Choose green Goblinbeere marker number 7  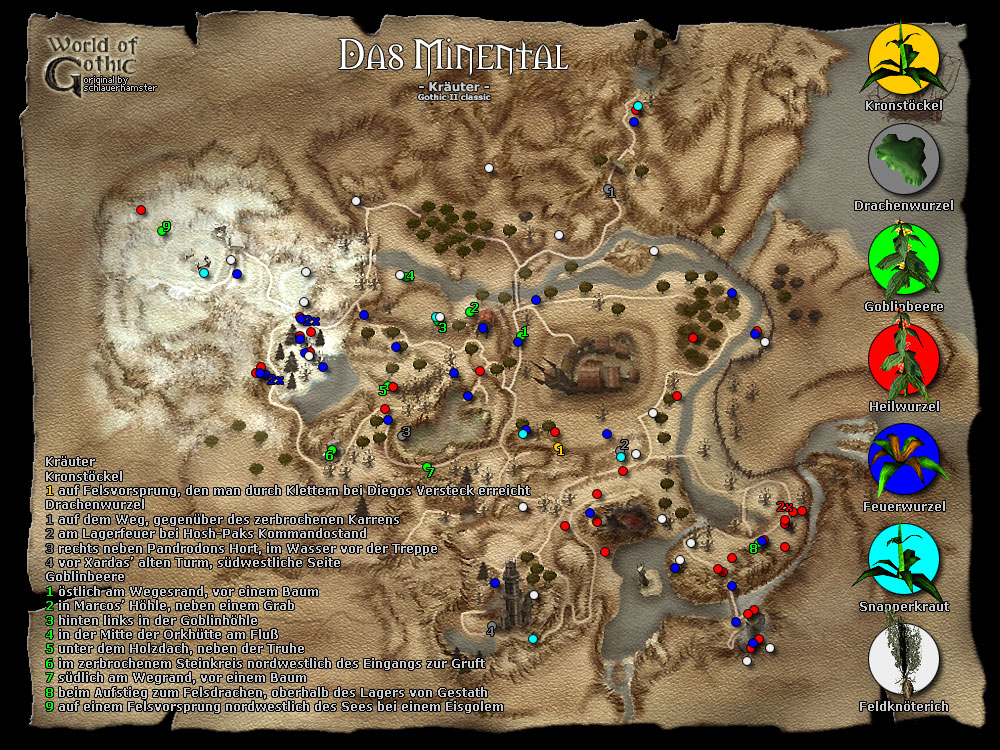click(x=430, y=470)
